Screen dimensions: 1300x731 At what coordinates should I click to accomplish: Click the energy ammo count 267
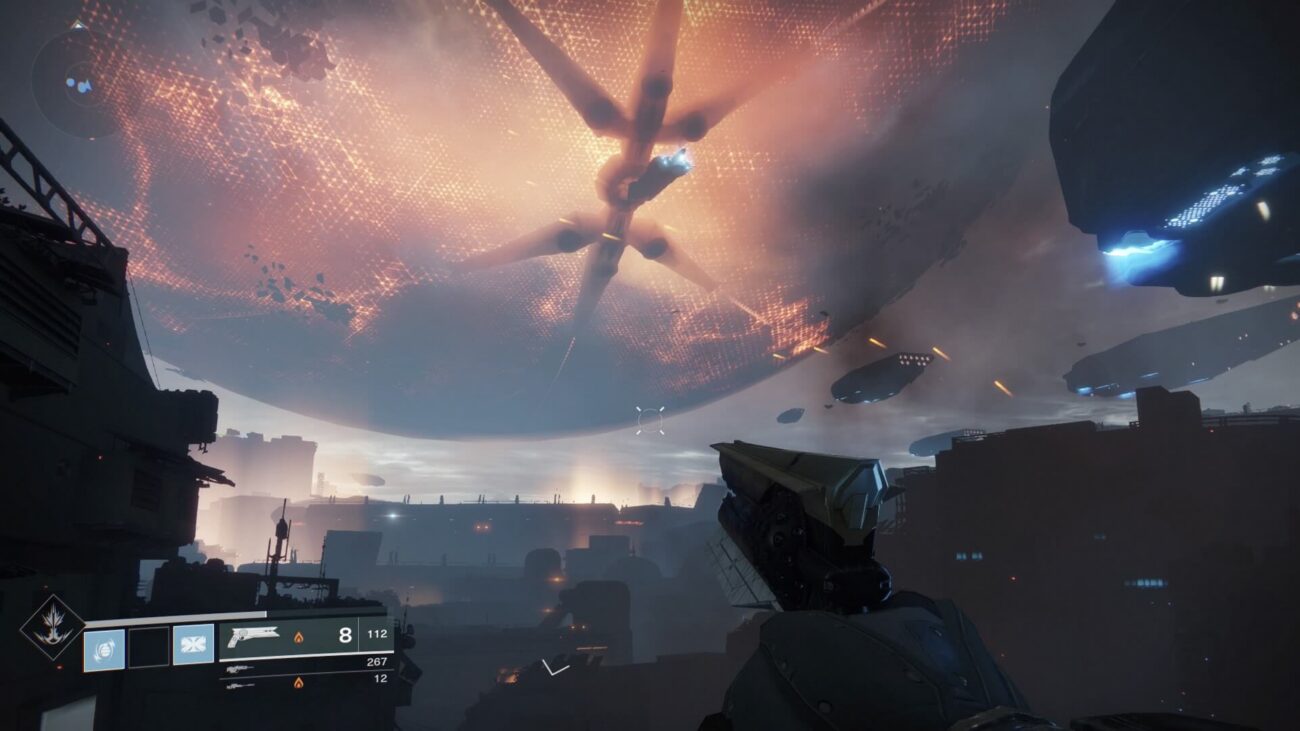click(377, 660)
